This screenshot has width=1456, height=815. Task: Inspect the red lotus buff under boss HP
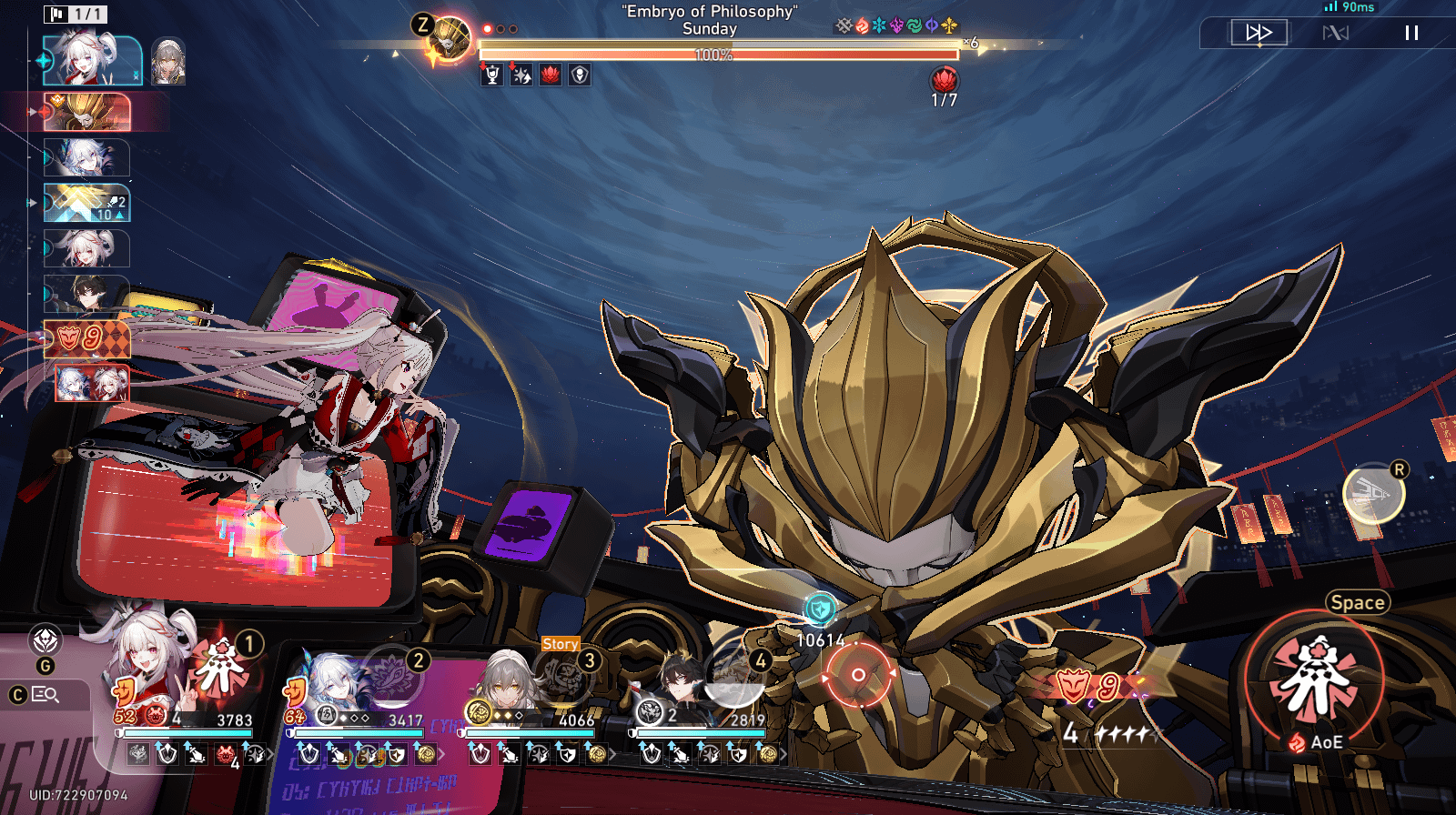(551, 75)
